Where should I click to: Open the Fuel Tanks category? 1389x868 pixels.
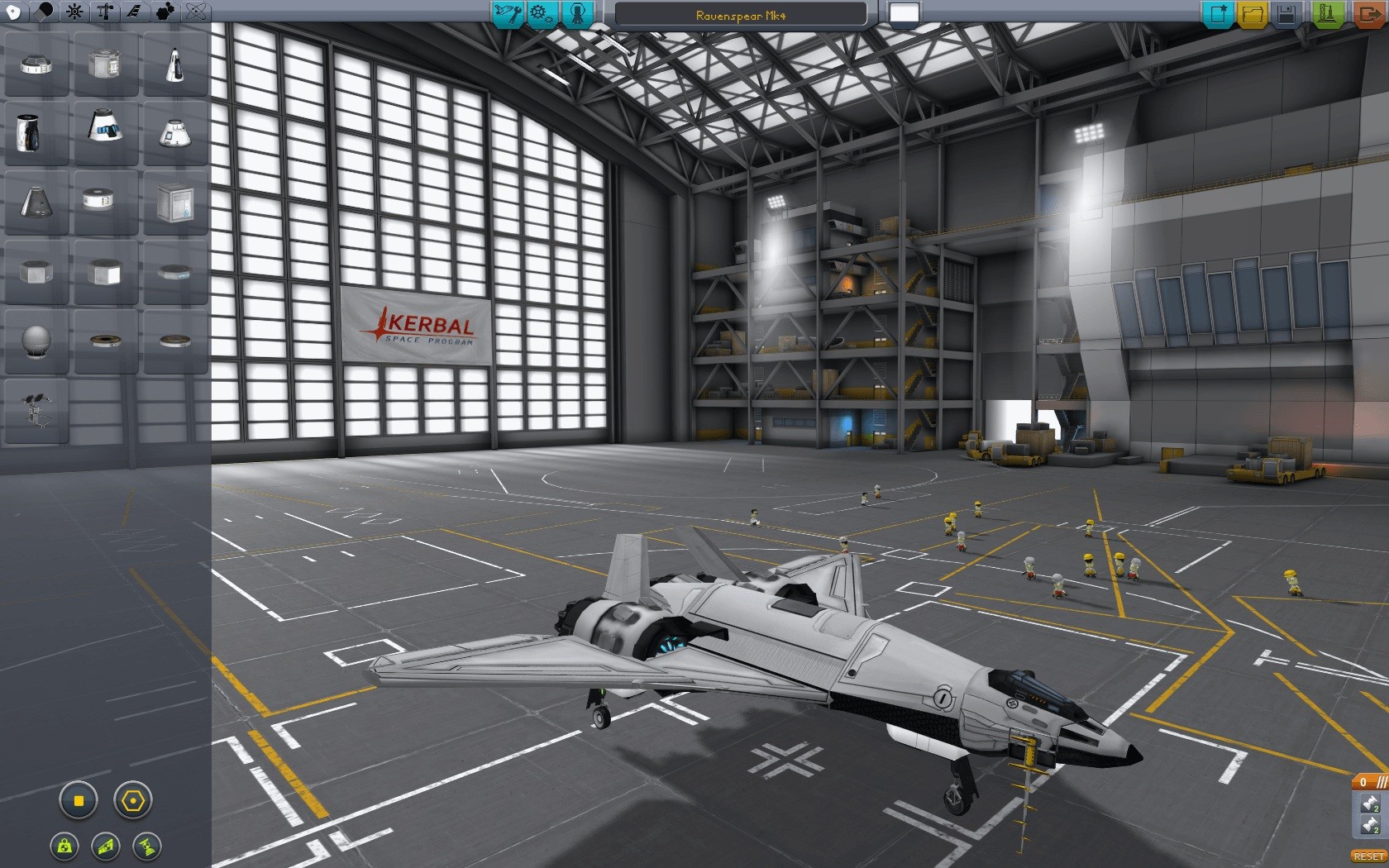click(x=43, y=12)
